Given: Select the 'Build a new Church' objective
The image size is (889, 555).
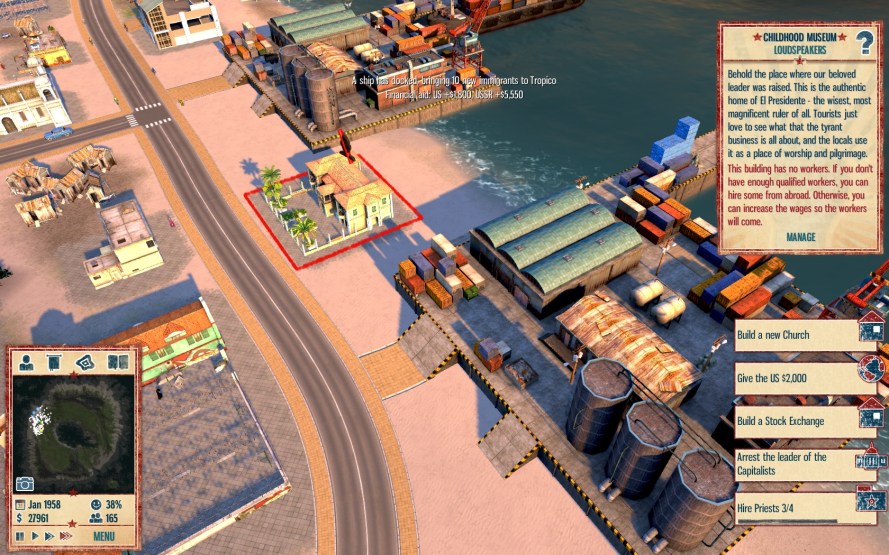Looking at the screenshot, I should 795,335.
